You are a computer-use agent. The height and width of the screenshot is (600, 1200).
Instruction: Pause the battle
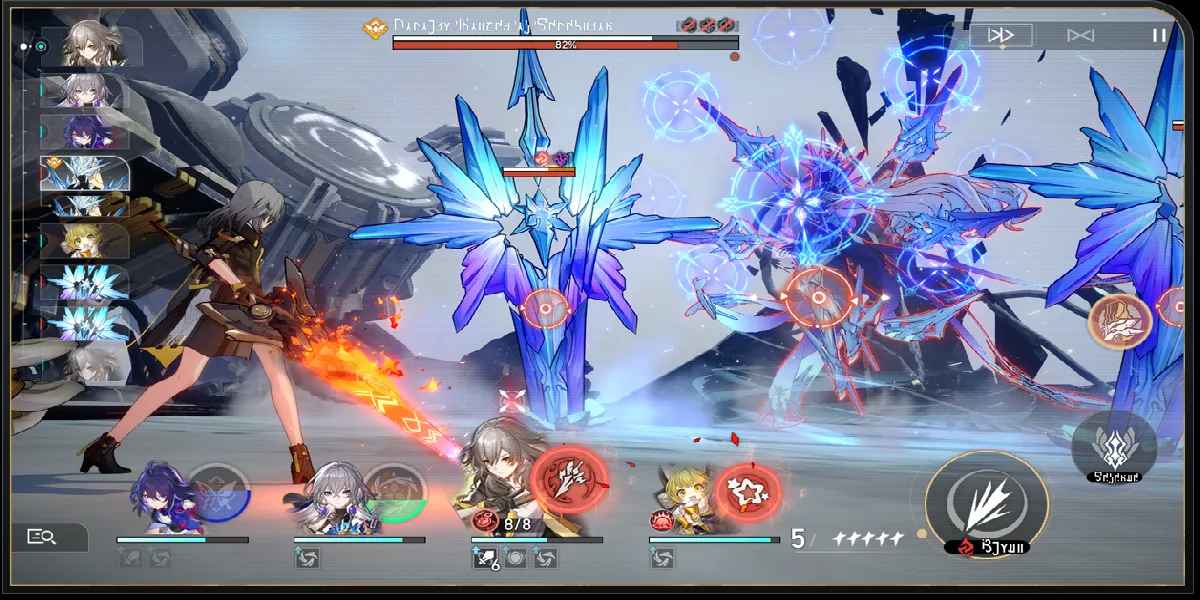pos(1159,35)
